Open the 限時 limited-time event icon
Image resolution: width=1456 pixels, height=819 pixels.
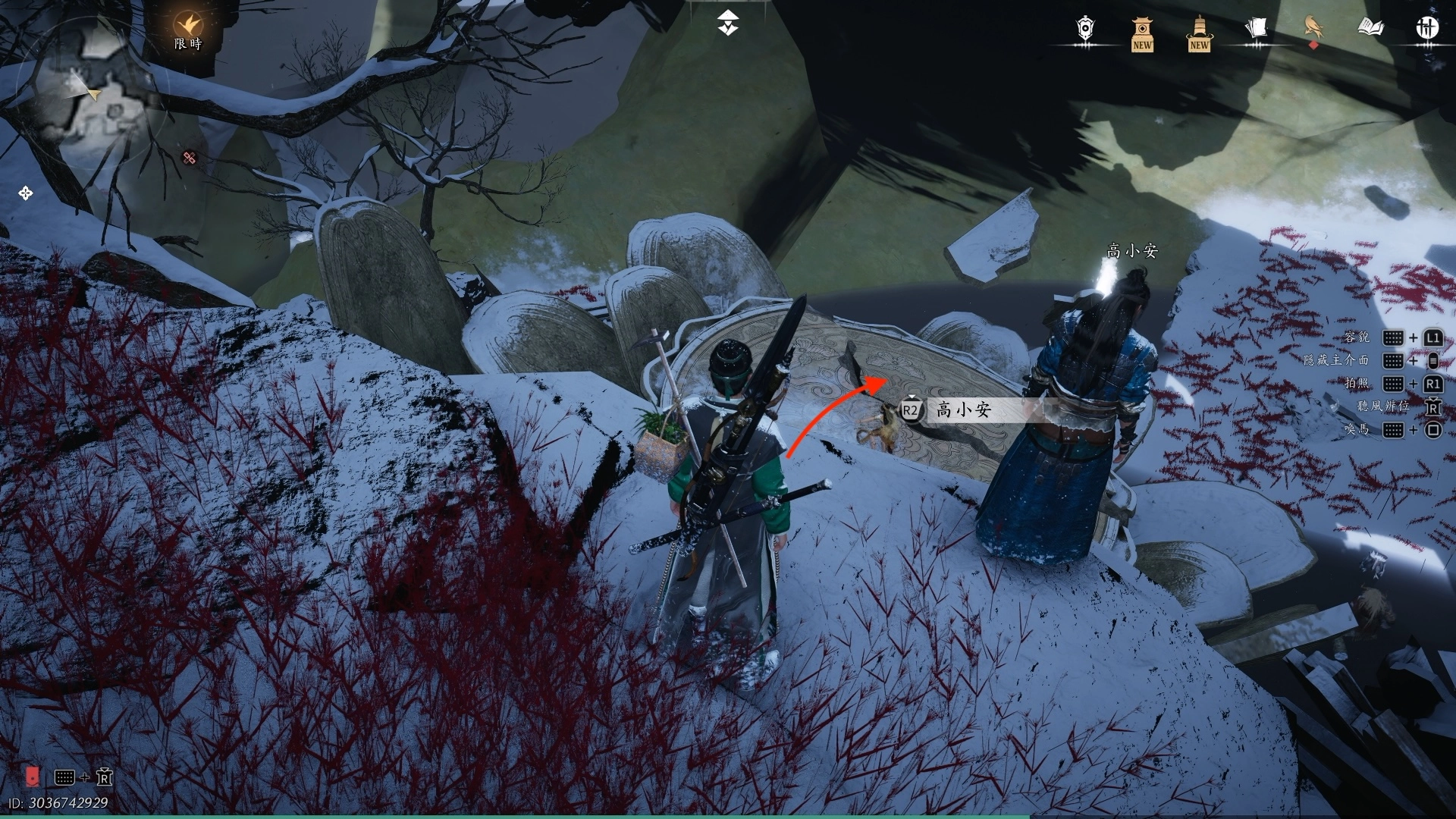(x=187, y=30)
